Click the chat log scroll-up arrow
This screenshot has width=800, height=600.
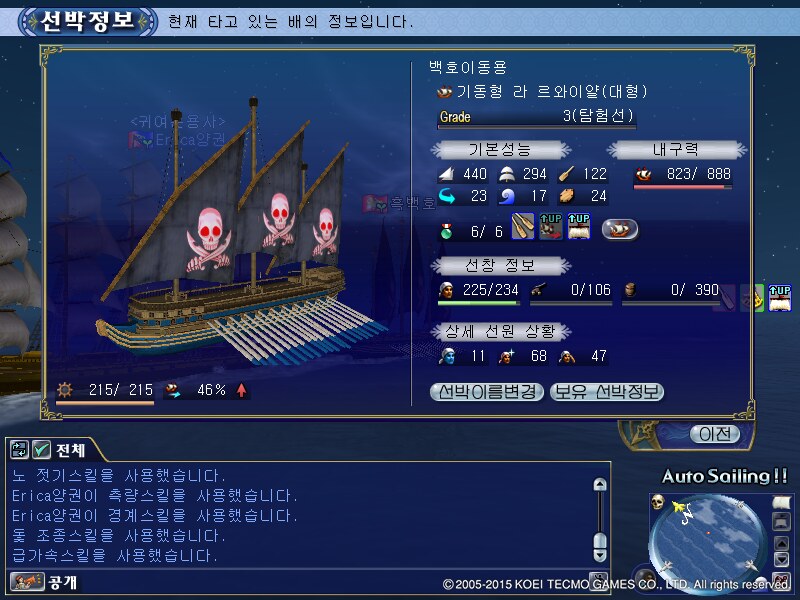pyautogui.click(x=600, y=485)
